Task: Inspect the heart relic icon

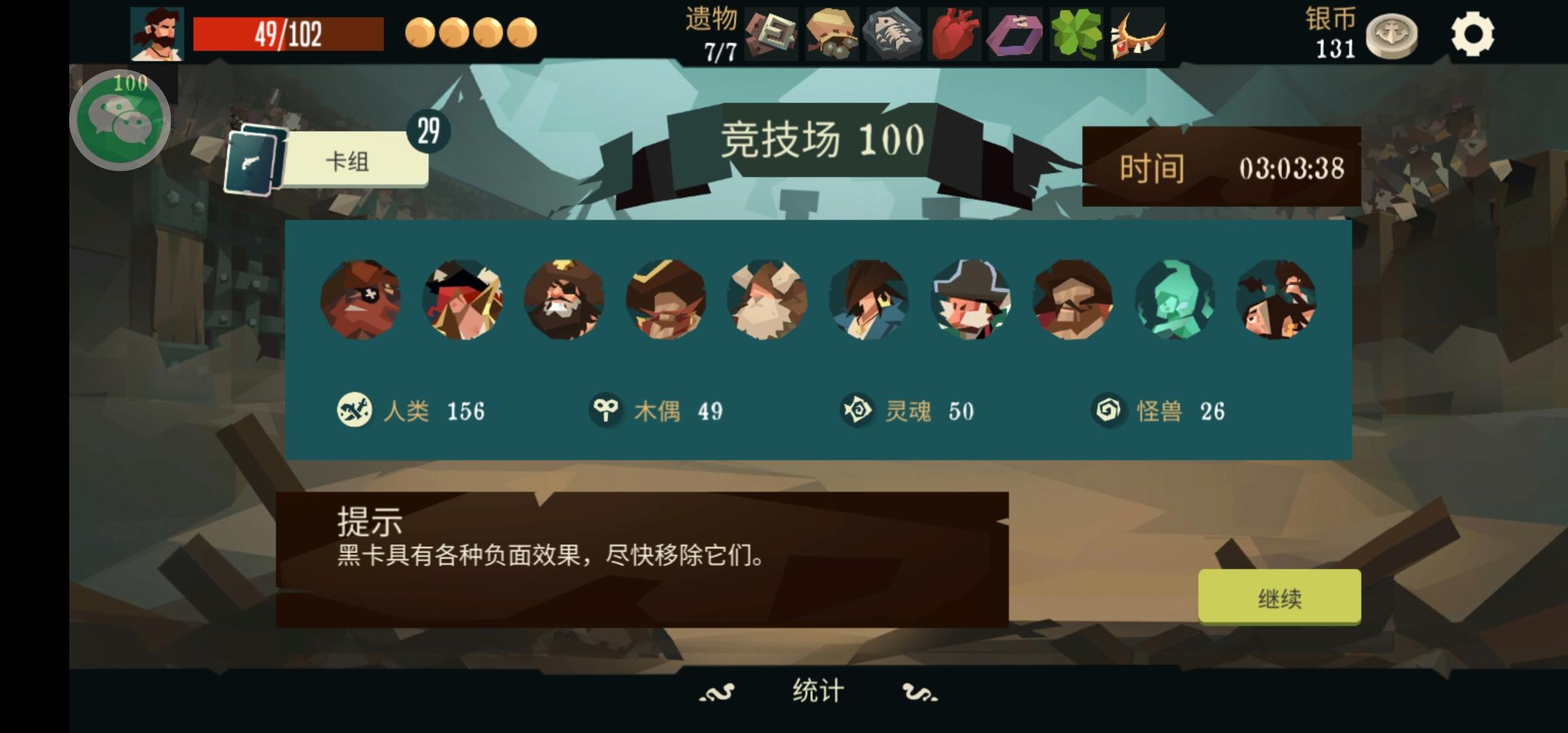Action: coord(953,33)
